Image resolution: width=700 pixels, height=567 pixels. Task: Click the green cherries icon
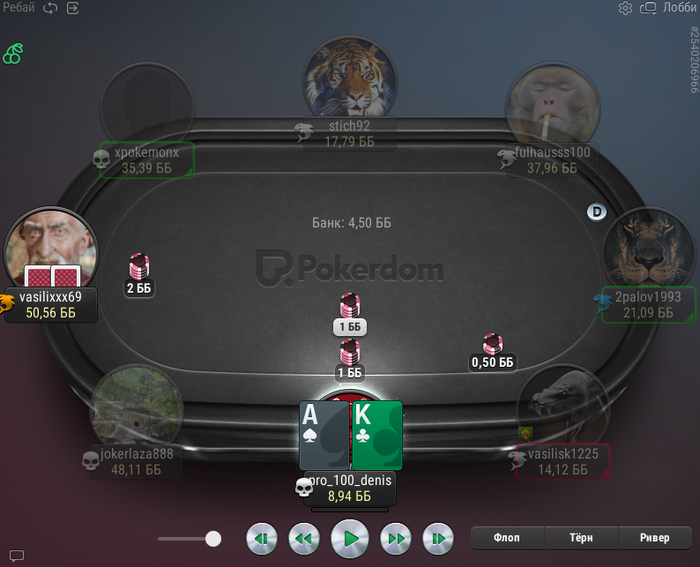(x=13, y=53)
